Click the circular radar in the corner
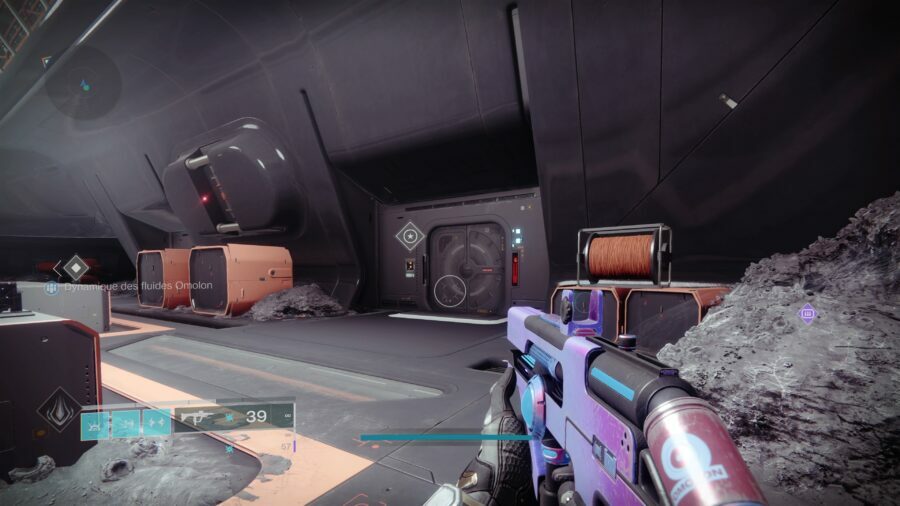This screenshot has height=506, width=900. [83, 83]
